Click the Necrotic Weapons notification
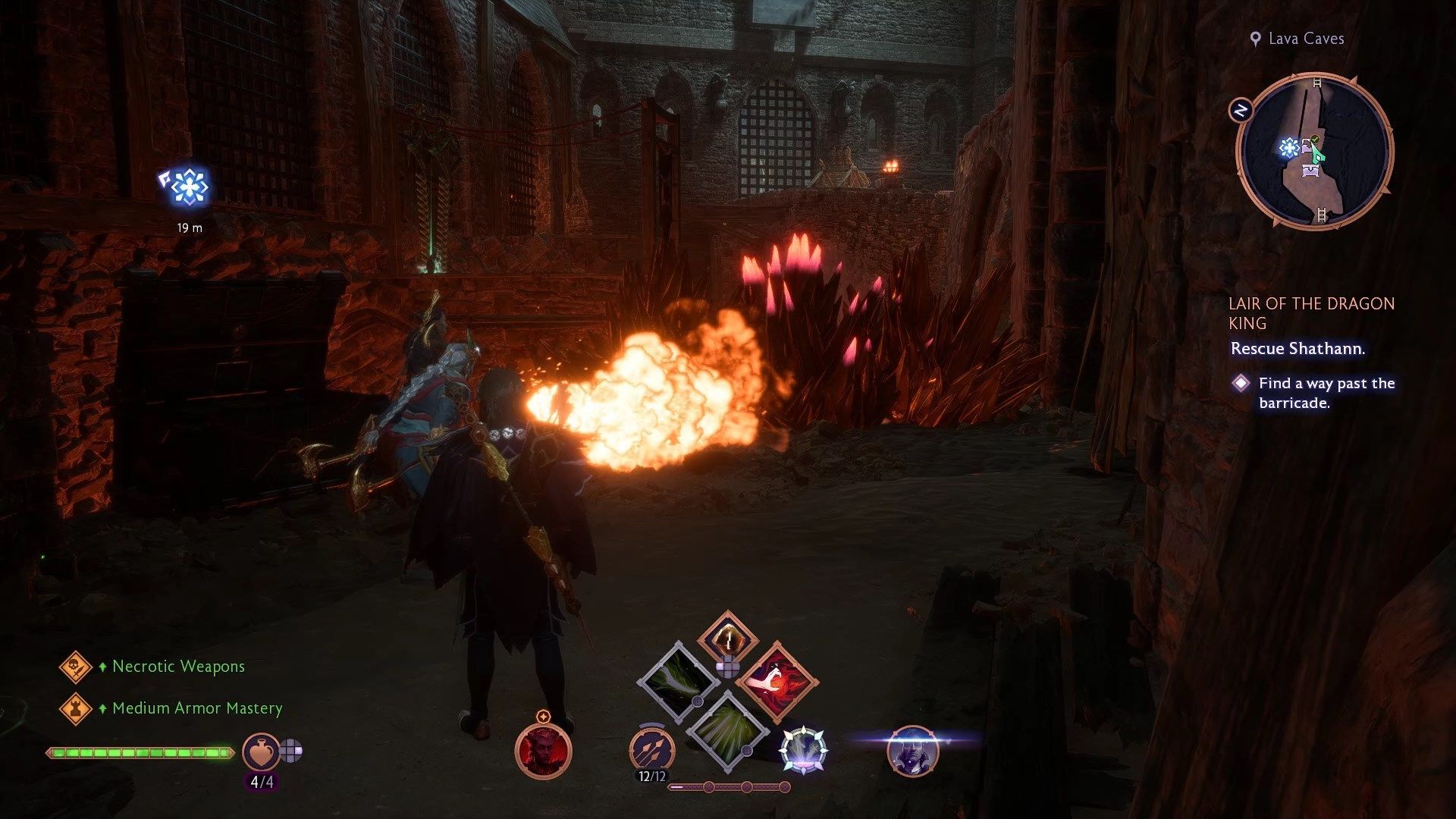The width and height of the screenshot is (1456, 819). (x=178, y=667)
